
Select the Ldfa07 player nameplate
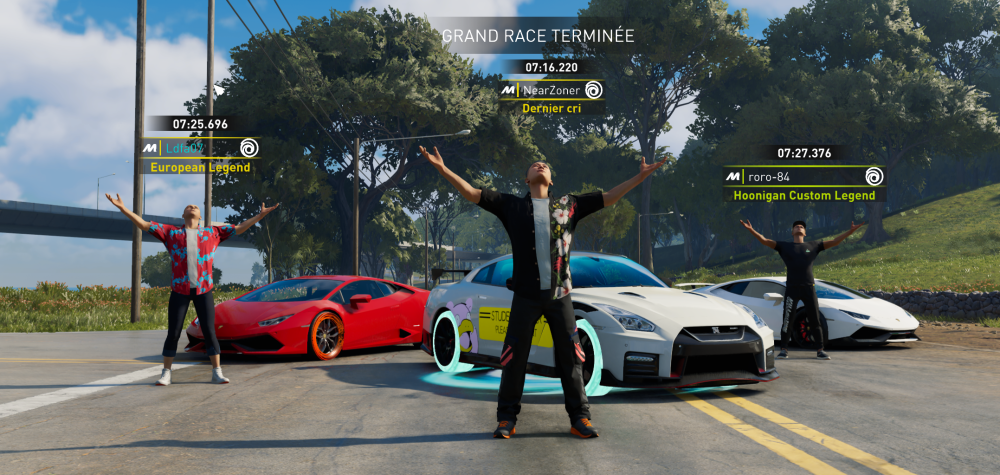200,148
